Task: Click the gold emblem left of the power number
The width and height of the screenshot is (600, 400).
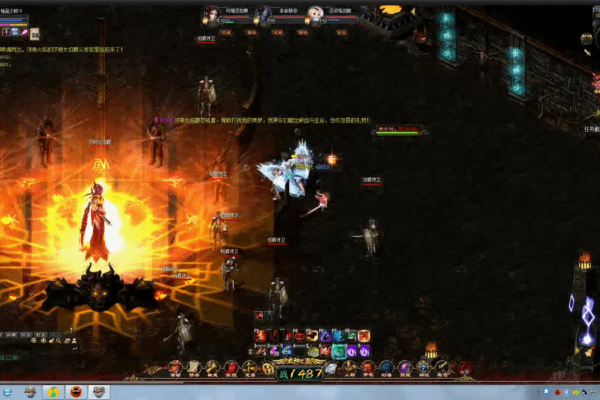Action: pos(268,369)
